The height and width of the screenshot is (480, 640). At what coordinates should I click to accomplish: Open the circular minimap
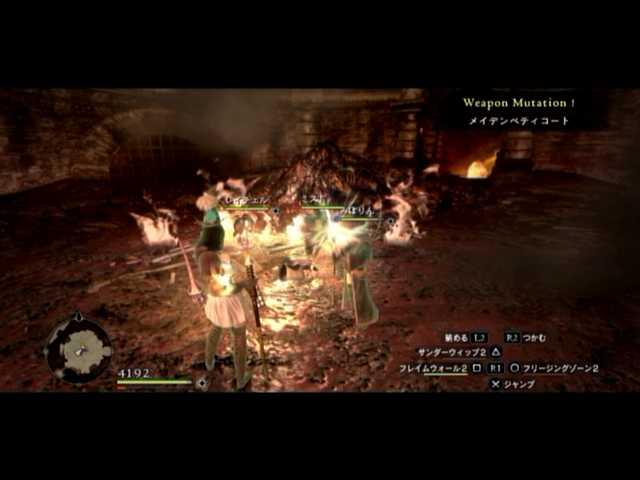click(x=79, y=349)
